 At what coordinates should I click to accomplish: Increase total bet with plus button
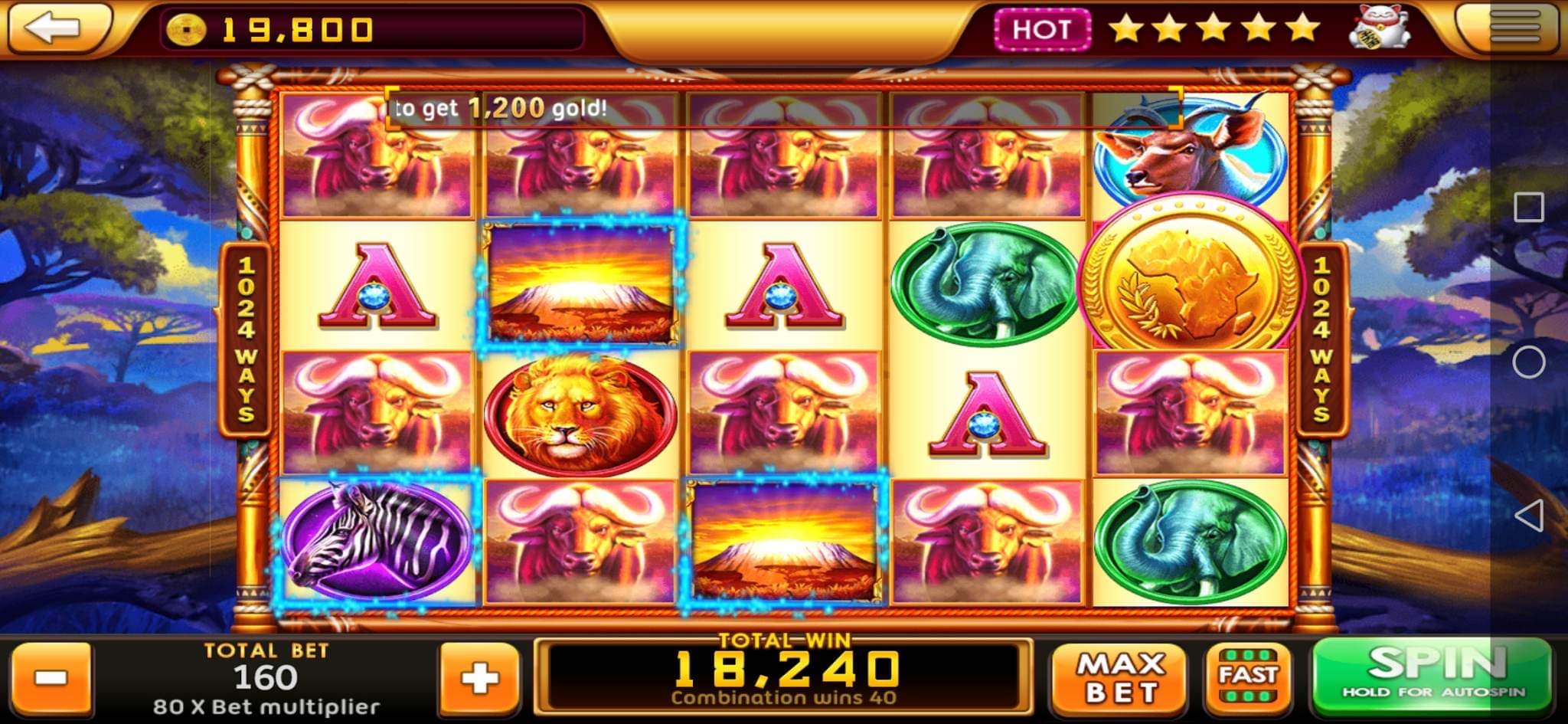[479, 678]
